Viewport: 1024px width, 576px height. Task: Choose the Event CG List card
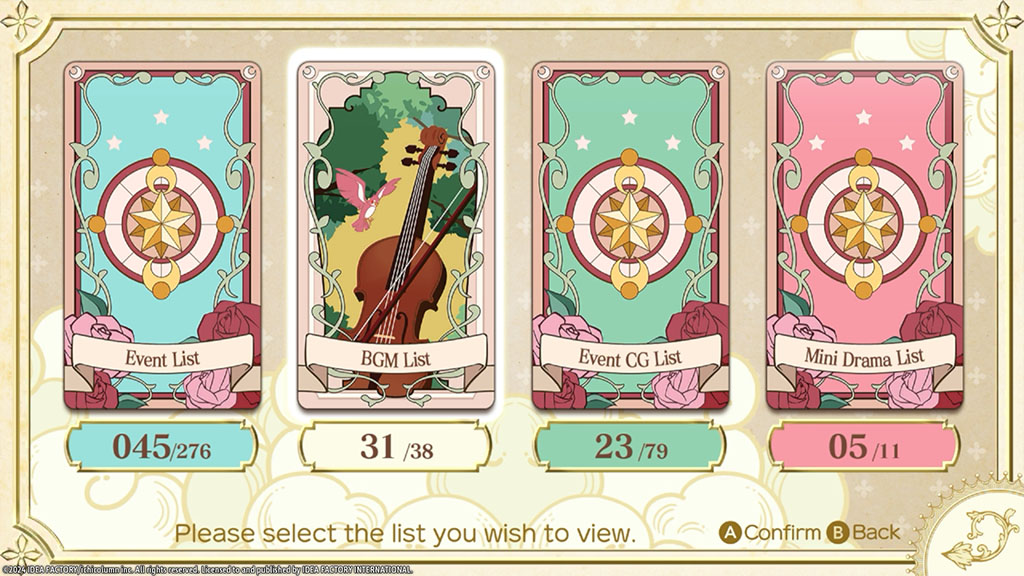(x=630, y=235)
